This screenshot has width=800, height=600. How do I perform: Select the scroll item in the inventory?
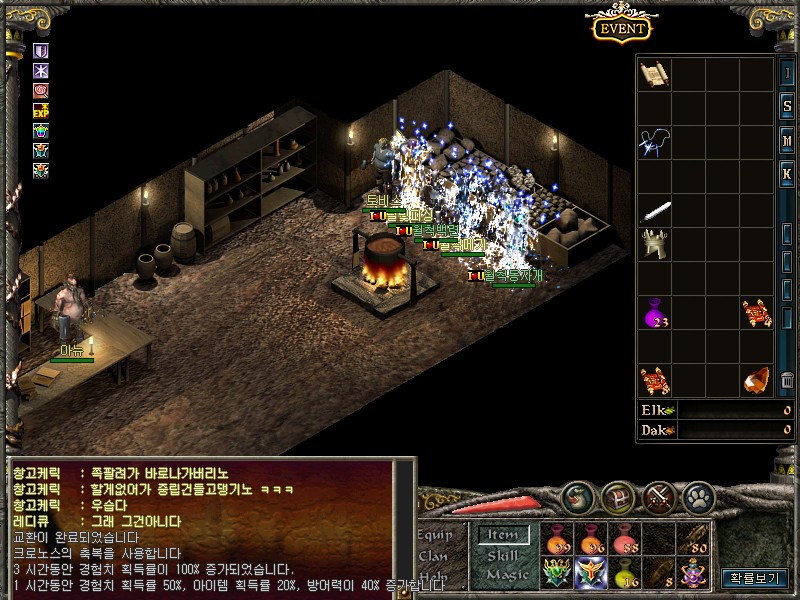(x=655, y=74)
